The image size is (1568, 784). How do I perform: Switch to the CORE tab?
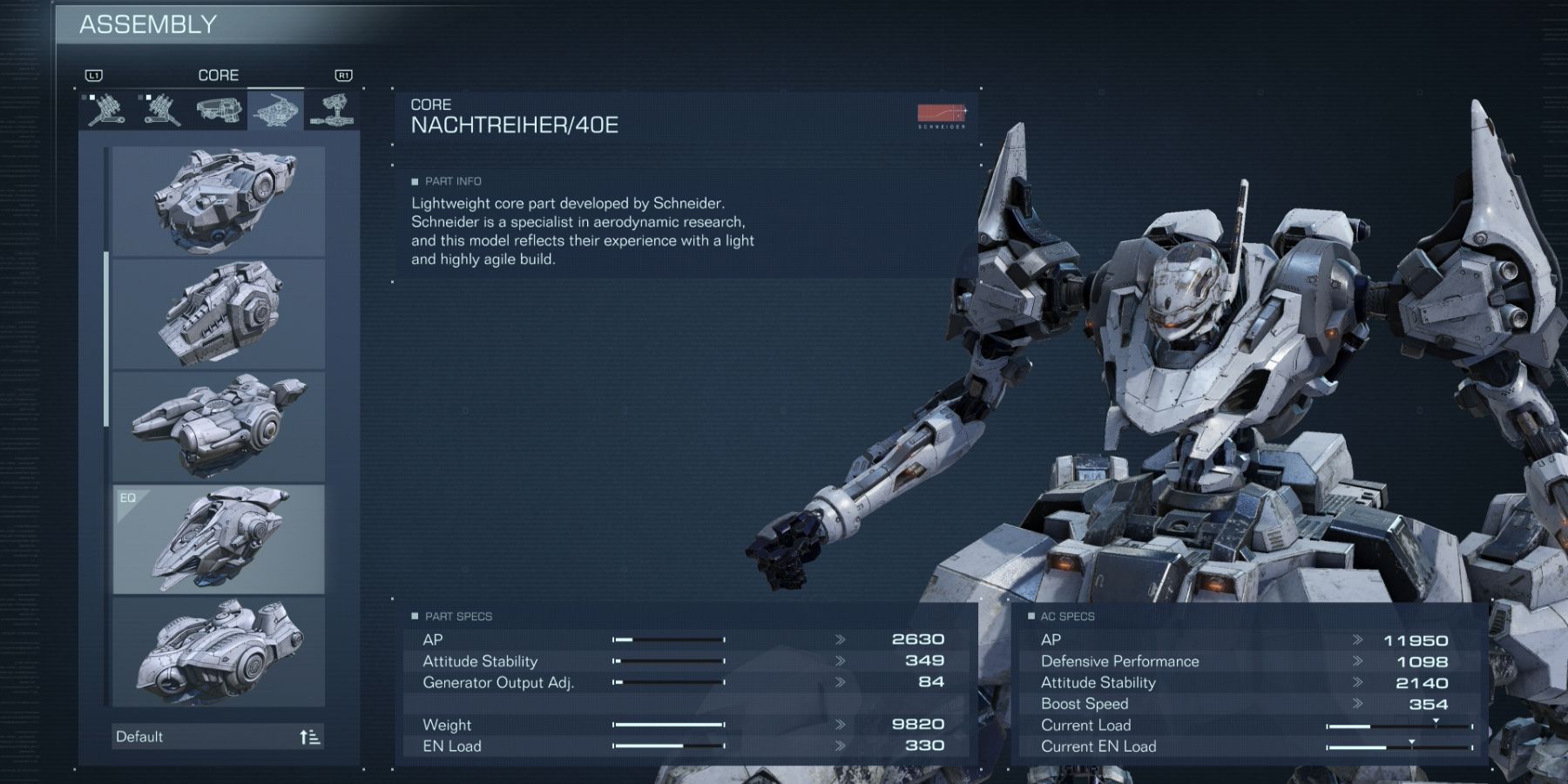click(x=220, y=75)
